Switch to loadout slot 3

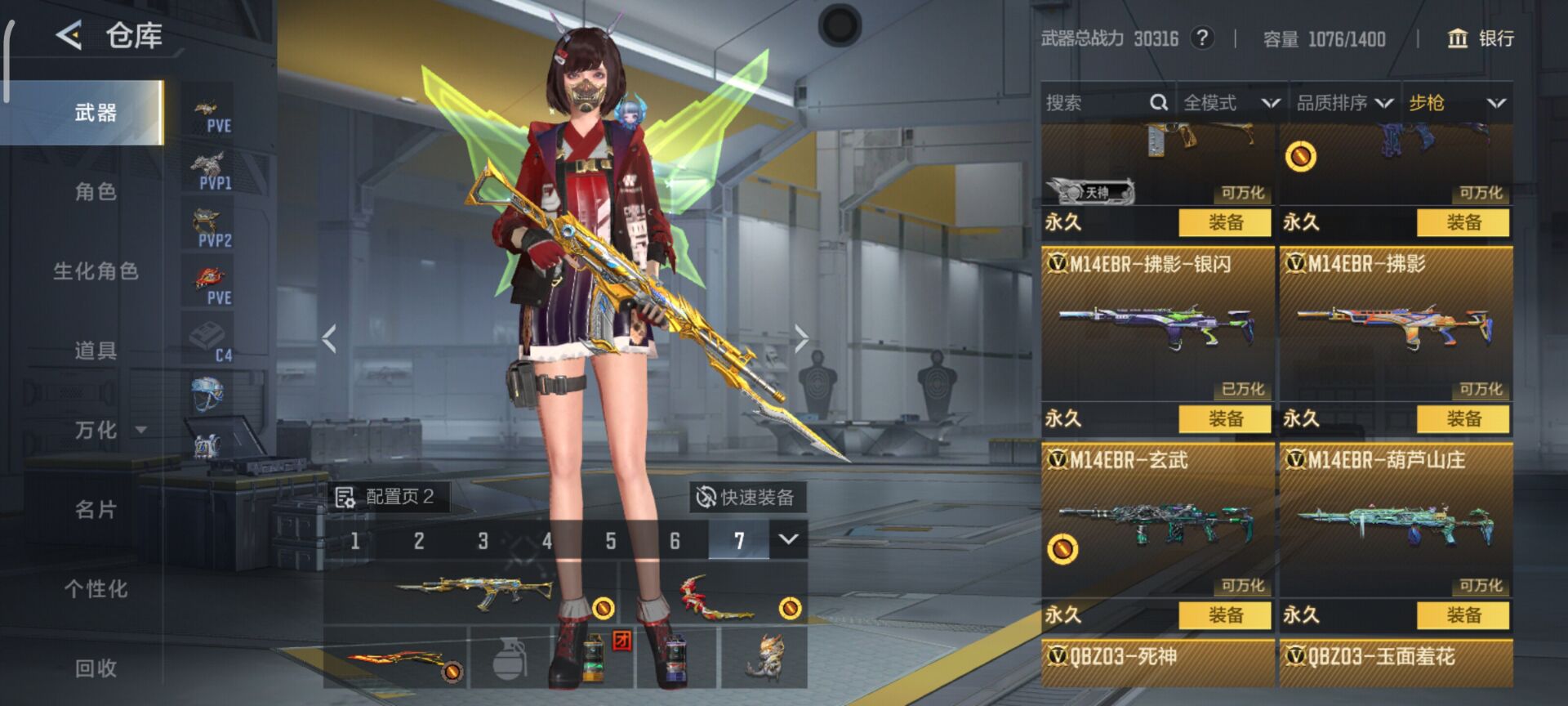[x=483, y=541]
